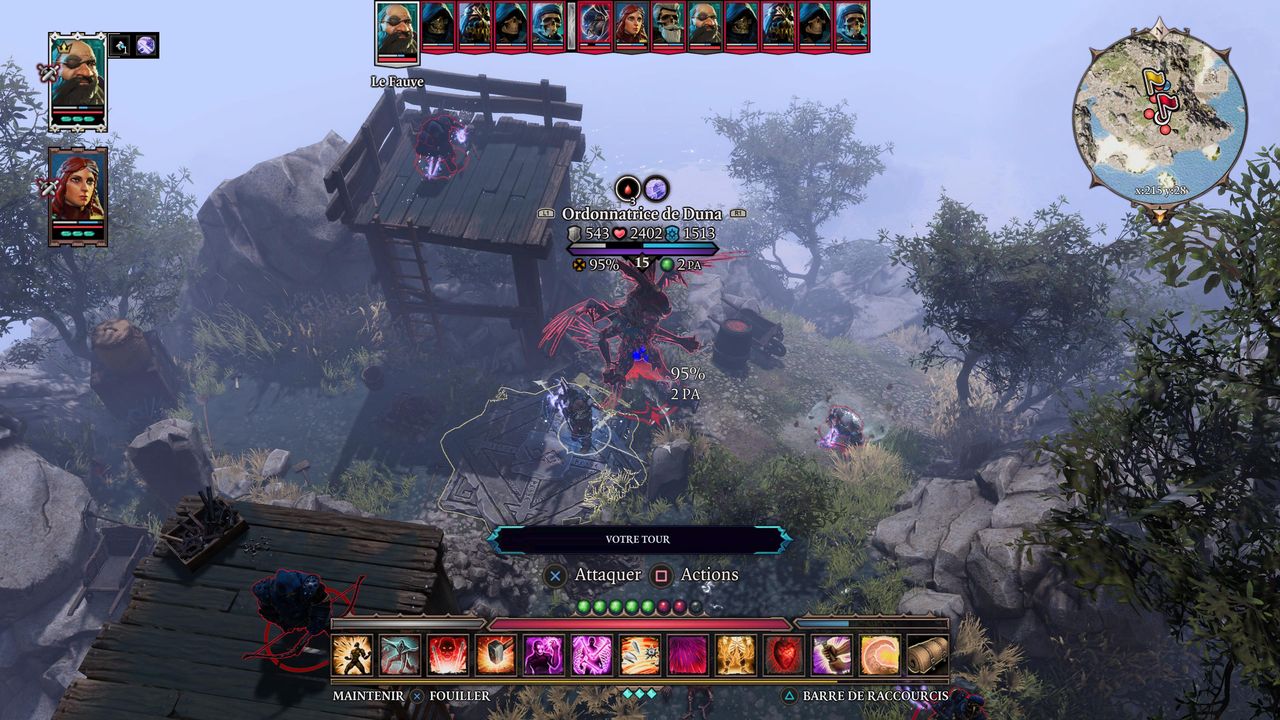
Task: Open the circular minimap
Action: 1159,117
